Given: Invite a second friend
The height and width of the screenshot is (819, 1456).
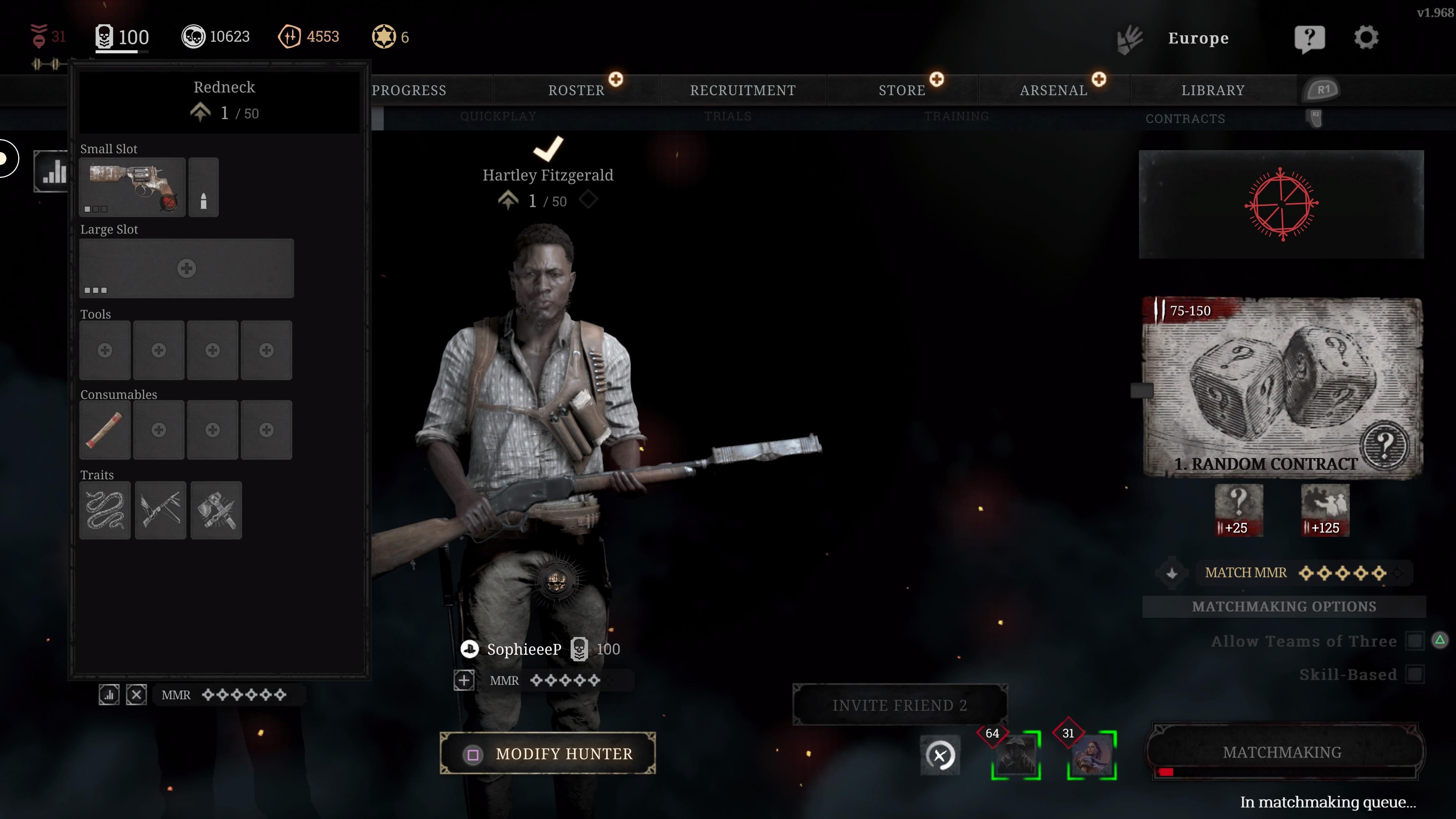Looking at the screenshot, I should click(900, 705).
